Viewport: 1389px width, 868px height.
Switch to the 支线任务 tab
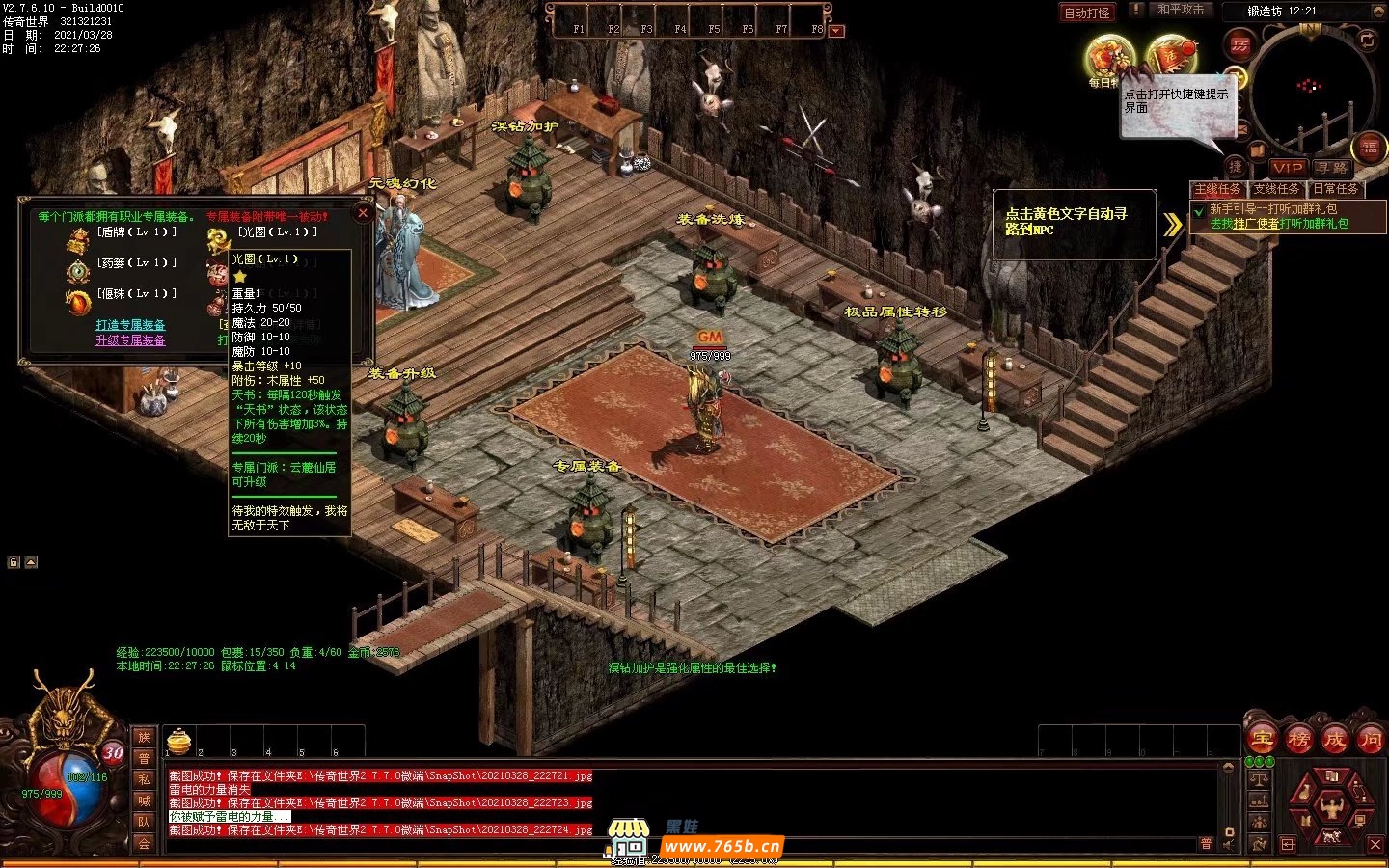(1276, 189)
